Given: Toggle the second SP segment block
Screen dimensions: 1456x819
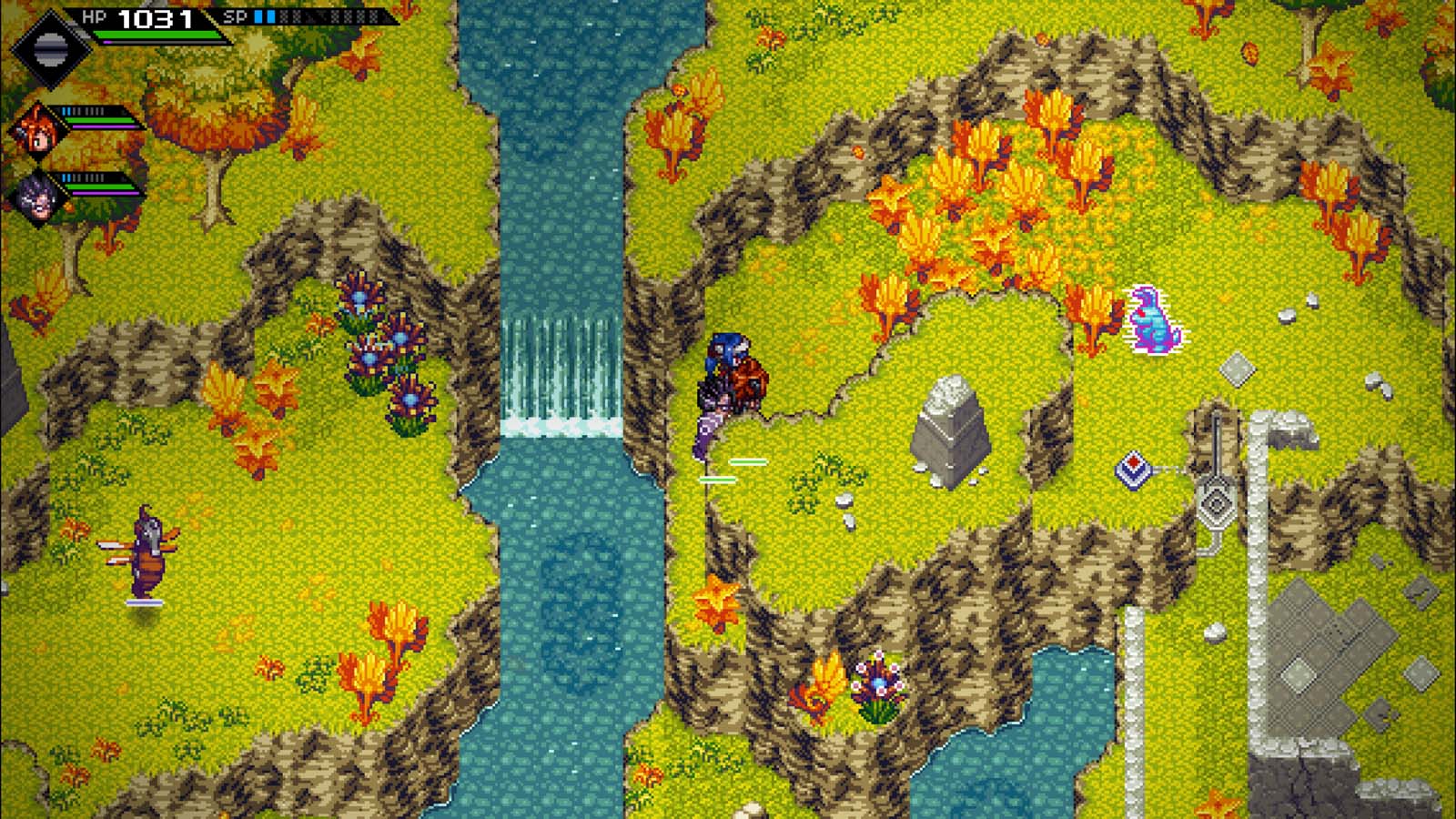Looking at the screenshot, I should pos(269,15).
